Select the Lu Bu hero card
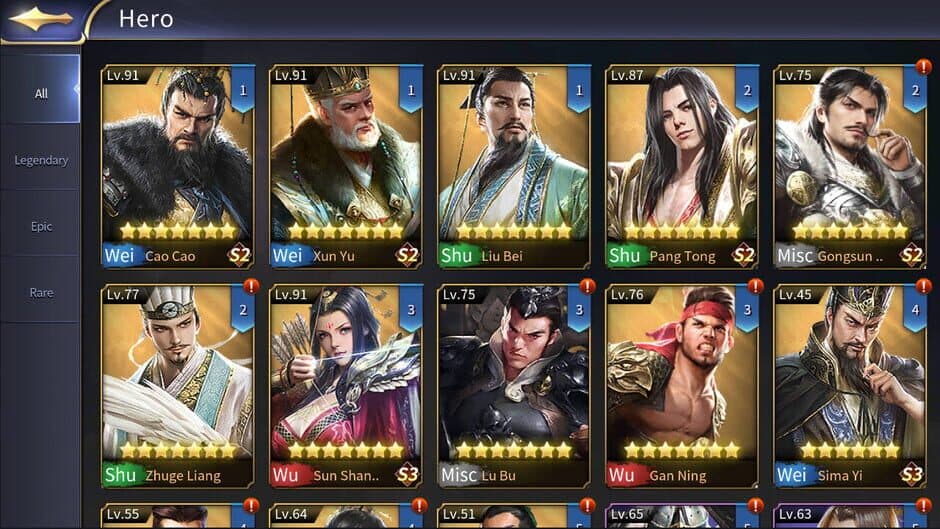 [x=514, y=385]
